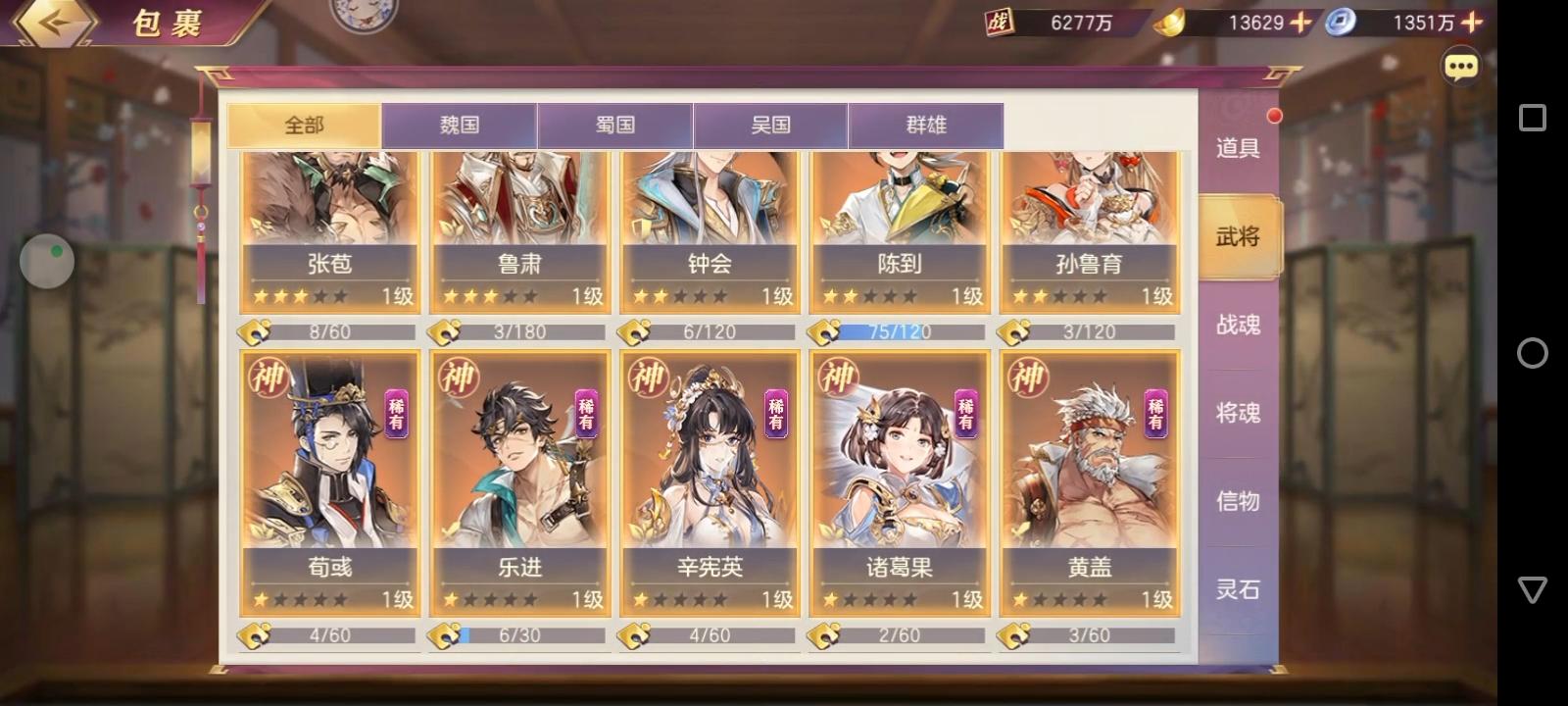The image size is (1568, 706).
Task: Open chat via the speech bubble icon
Action: [x=1460, y=66]
